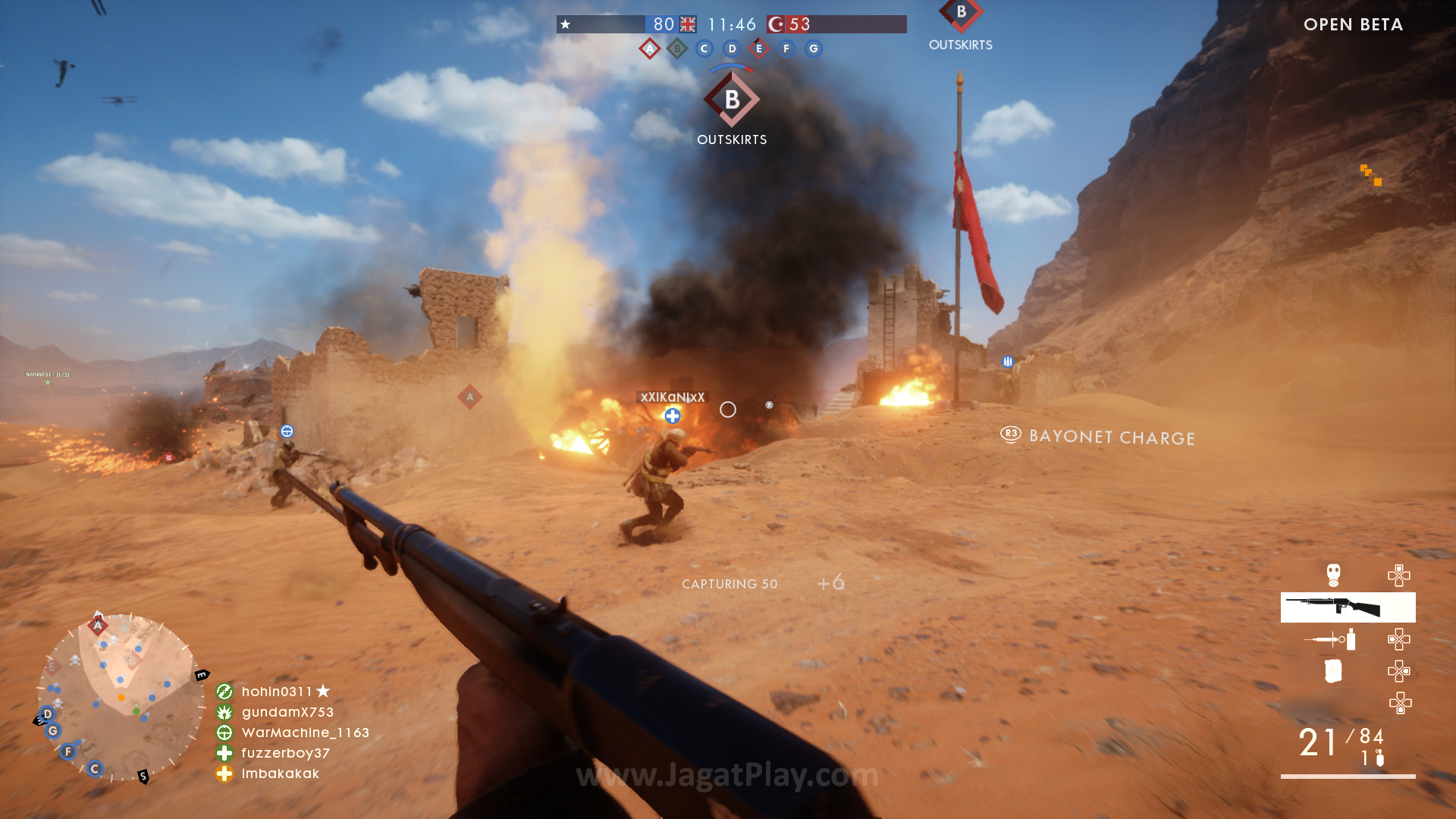Select WarMachine_1163 in the squad list
The width and height of the screenshot is (1456, 819).
pyautogui.click(x=305, y=733)
